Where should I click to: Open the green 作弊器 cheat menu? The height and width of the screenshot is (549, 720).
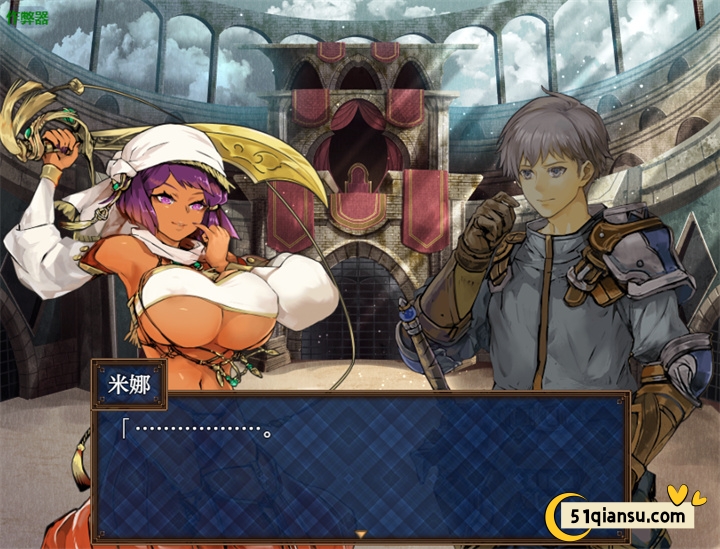27,18
